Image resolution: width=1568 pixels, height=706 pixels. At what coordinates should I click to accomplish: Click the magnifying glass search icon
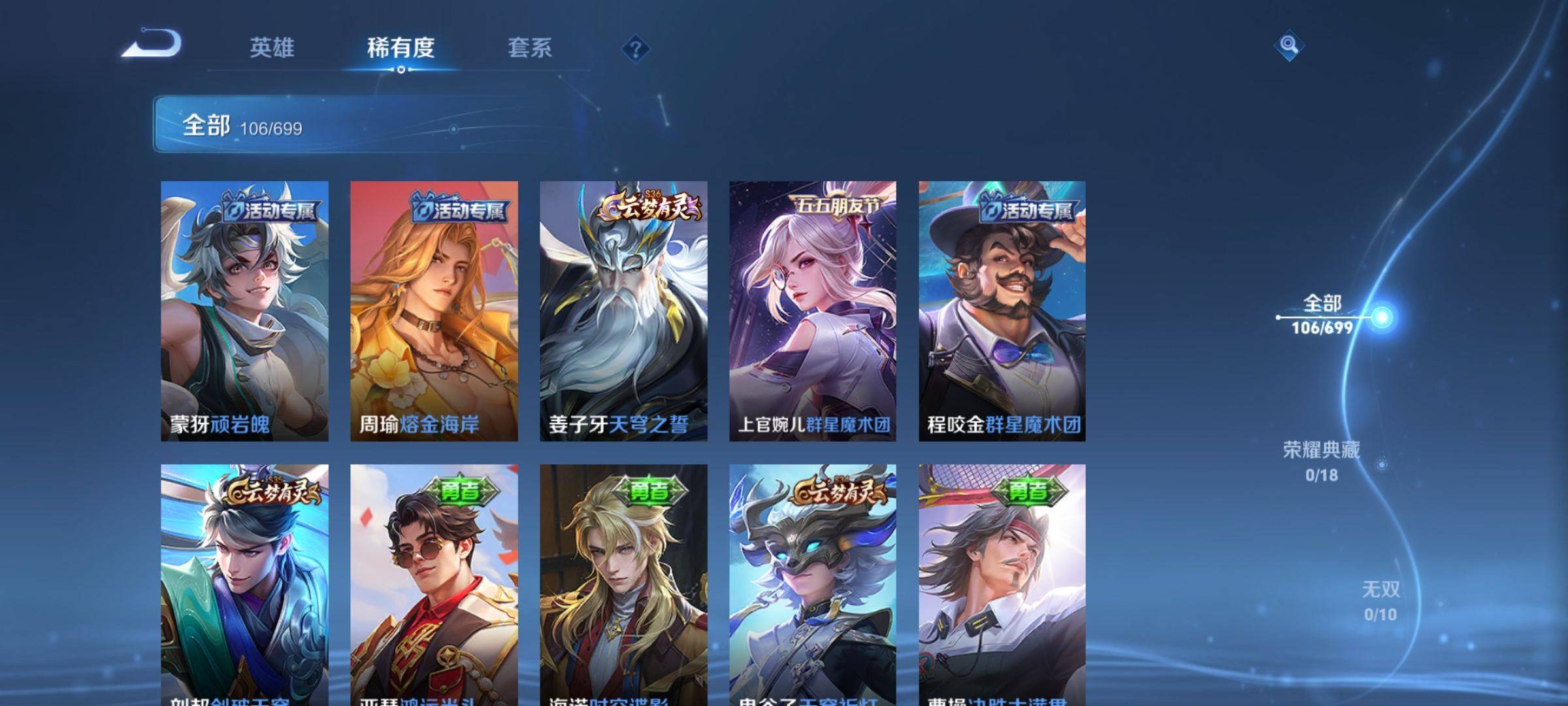pos(1288,45)
